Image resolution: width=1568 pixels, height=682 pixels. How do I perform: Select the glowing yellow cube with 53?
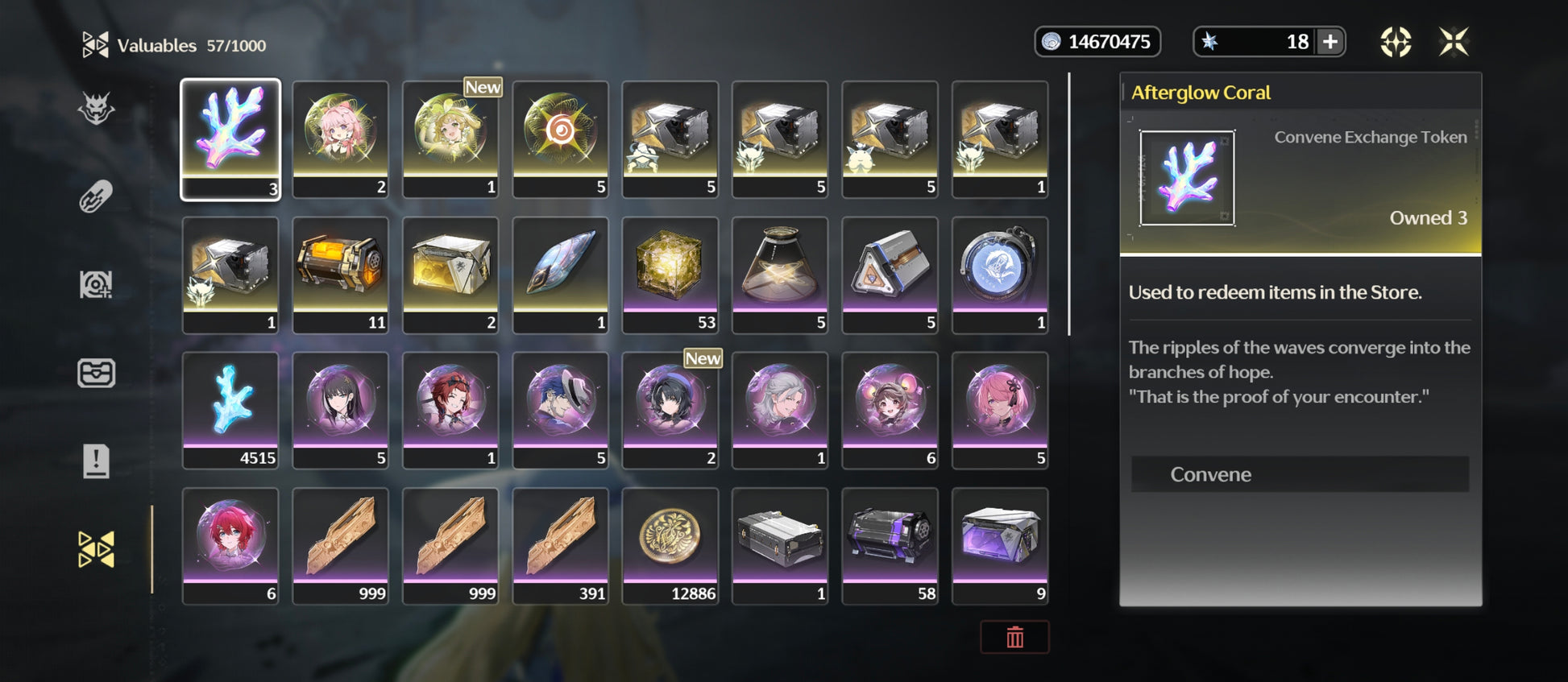(x=670, y=274)
